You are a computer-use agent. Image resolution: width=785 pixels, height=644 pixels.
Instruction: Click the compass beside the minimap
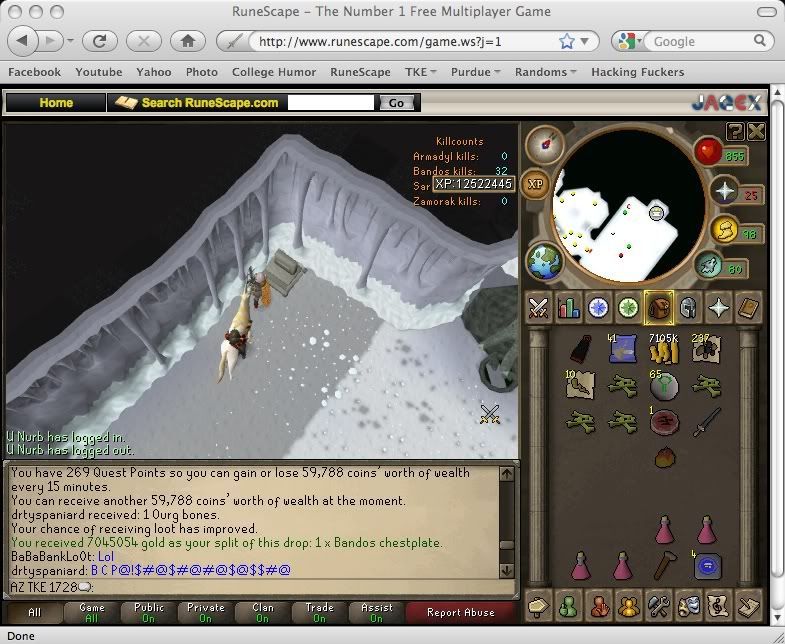coord(545,145)
